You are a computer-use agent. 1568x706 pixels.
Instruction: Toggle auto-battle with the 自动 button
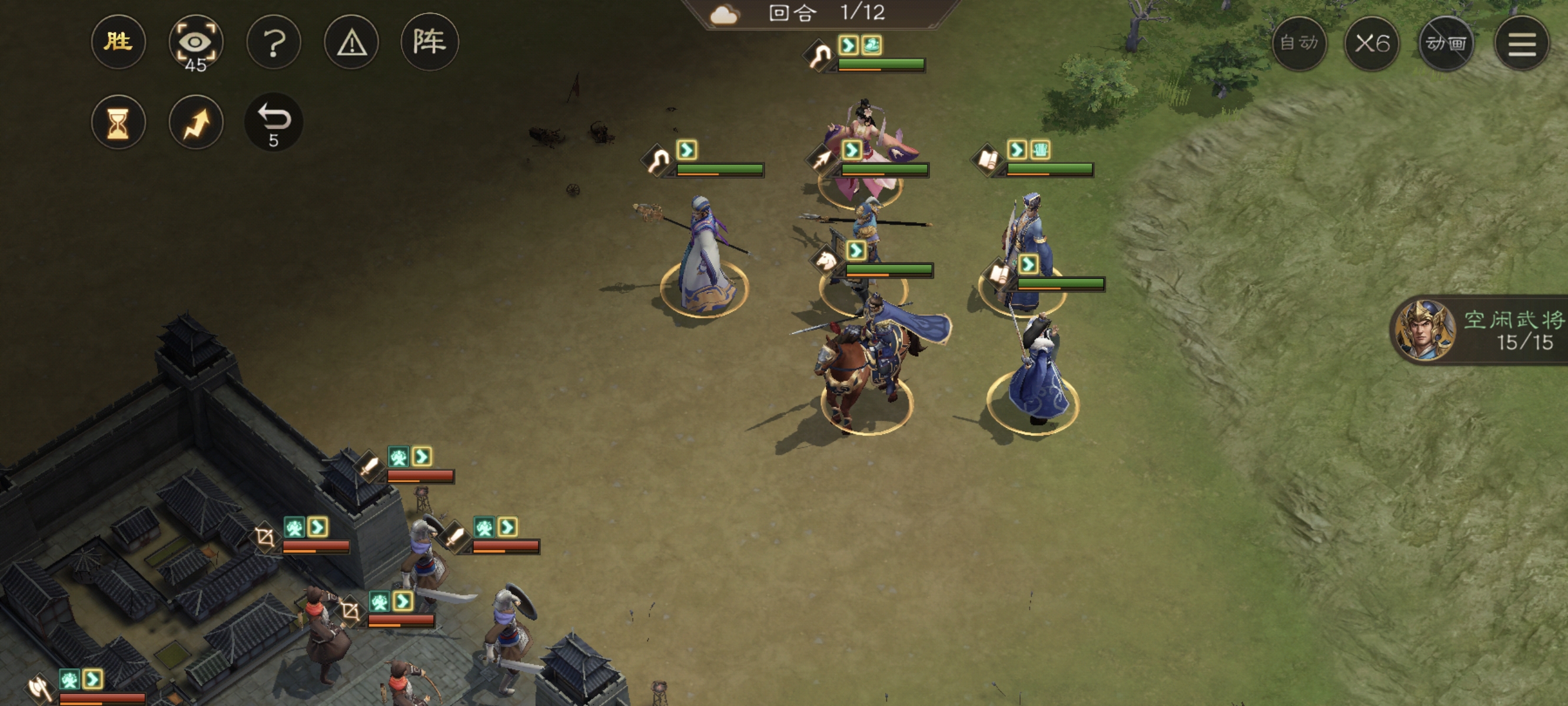[x=1300, y=42]
